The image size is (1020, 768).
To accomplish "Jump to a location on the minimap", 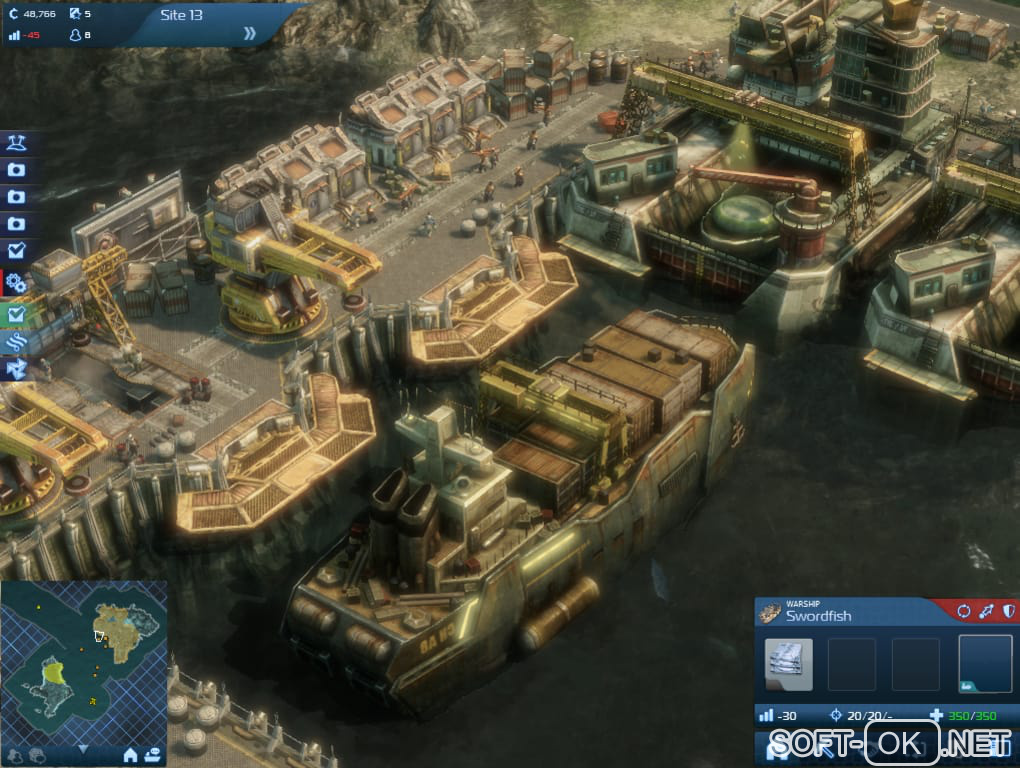I will pos(83,661).
